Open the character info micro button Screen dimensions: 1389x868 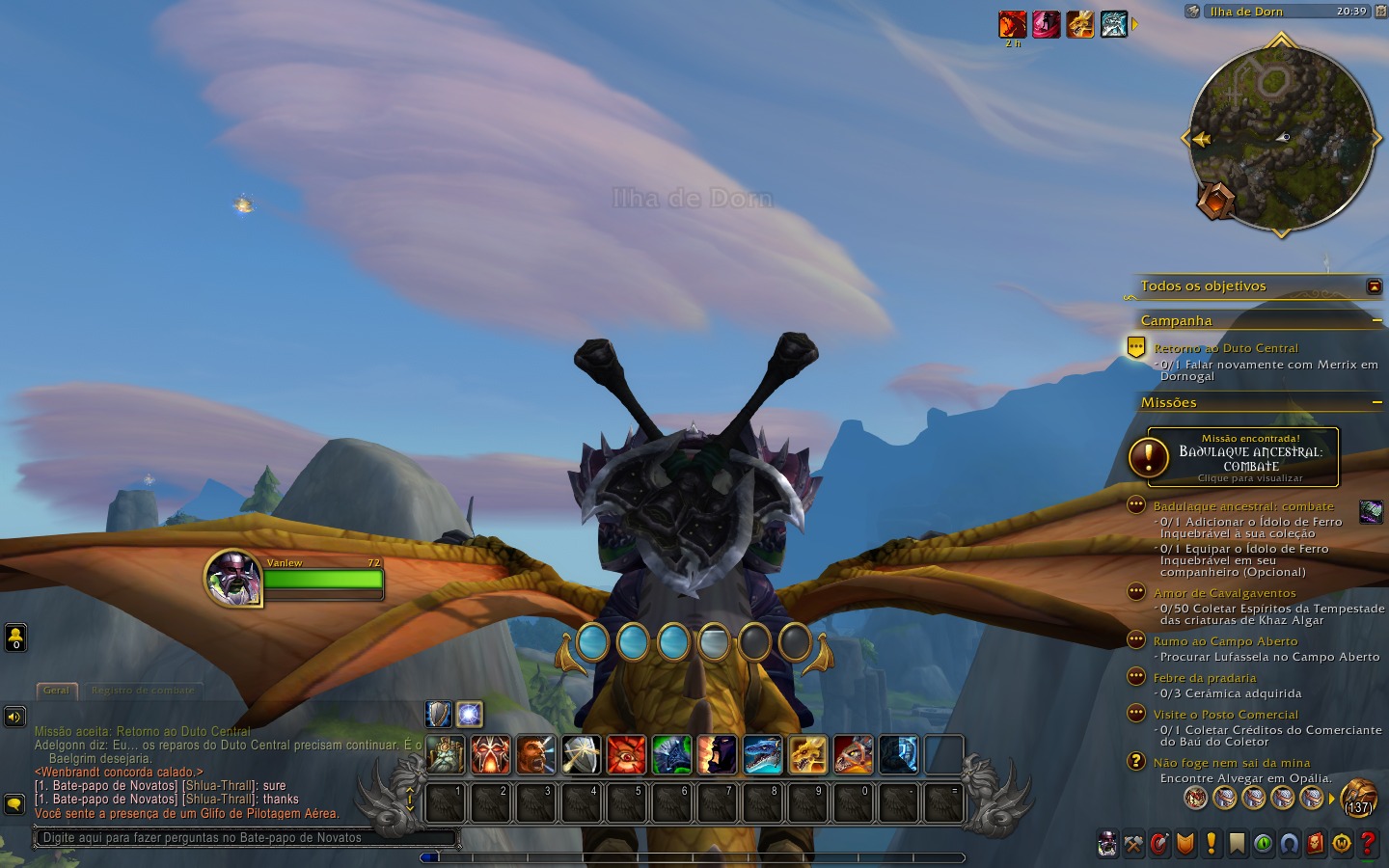point(1107,844)
